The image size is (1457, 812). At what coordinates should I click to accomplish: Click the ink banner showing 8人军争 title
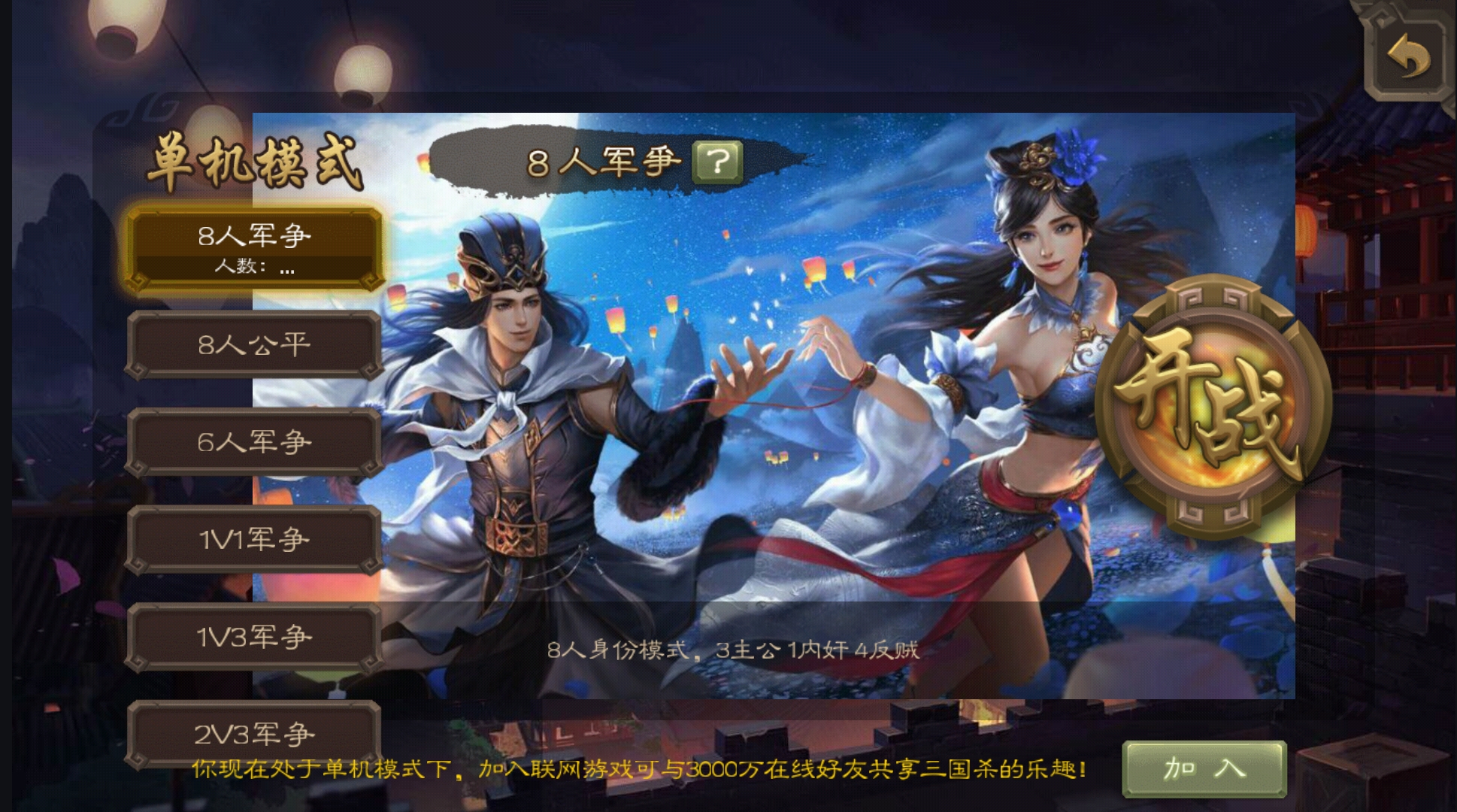point(601,162)
